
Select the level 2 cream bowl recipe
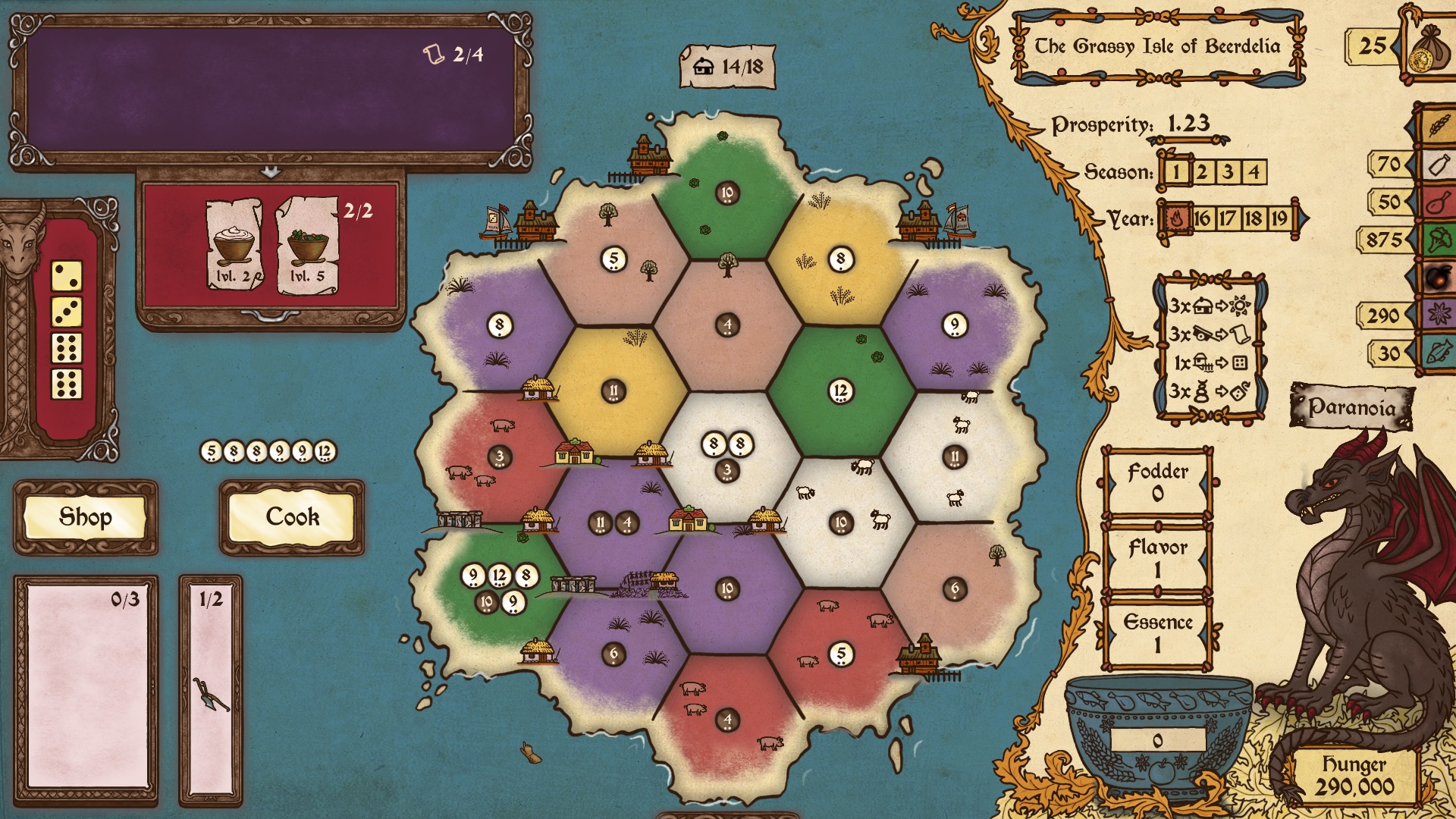click(x=234, y=246)
